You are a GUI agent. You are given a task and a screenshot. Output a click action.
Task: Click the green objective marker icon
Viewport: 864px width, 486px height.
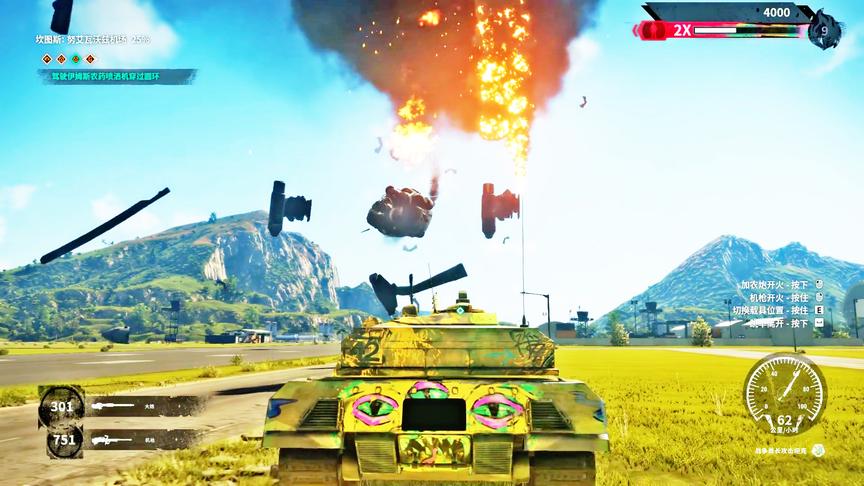[x=75, y=59]
